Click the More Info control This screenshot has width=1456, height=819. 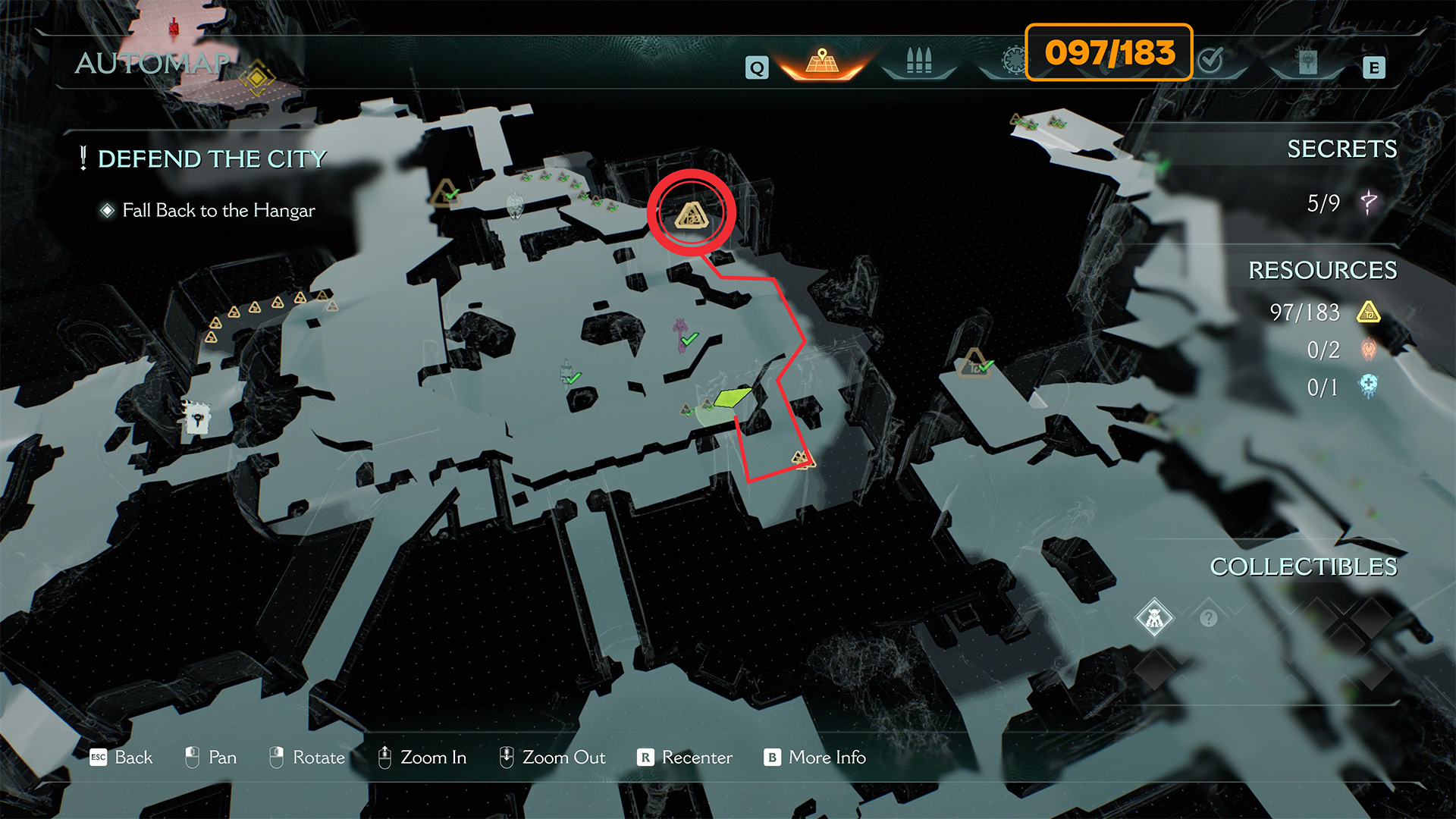[815, 757]
